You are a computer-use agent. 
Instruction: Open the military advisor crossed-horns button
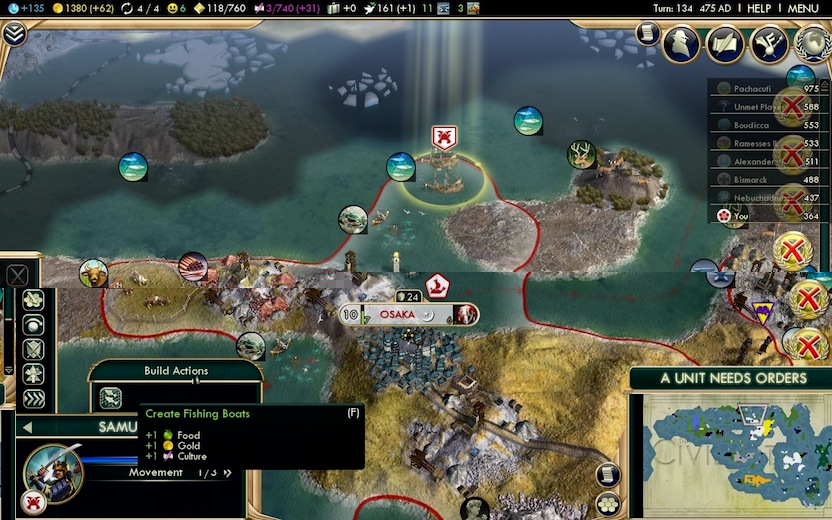768,45
